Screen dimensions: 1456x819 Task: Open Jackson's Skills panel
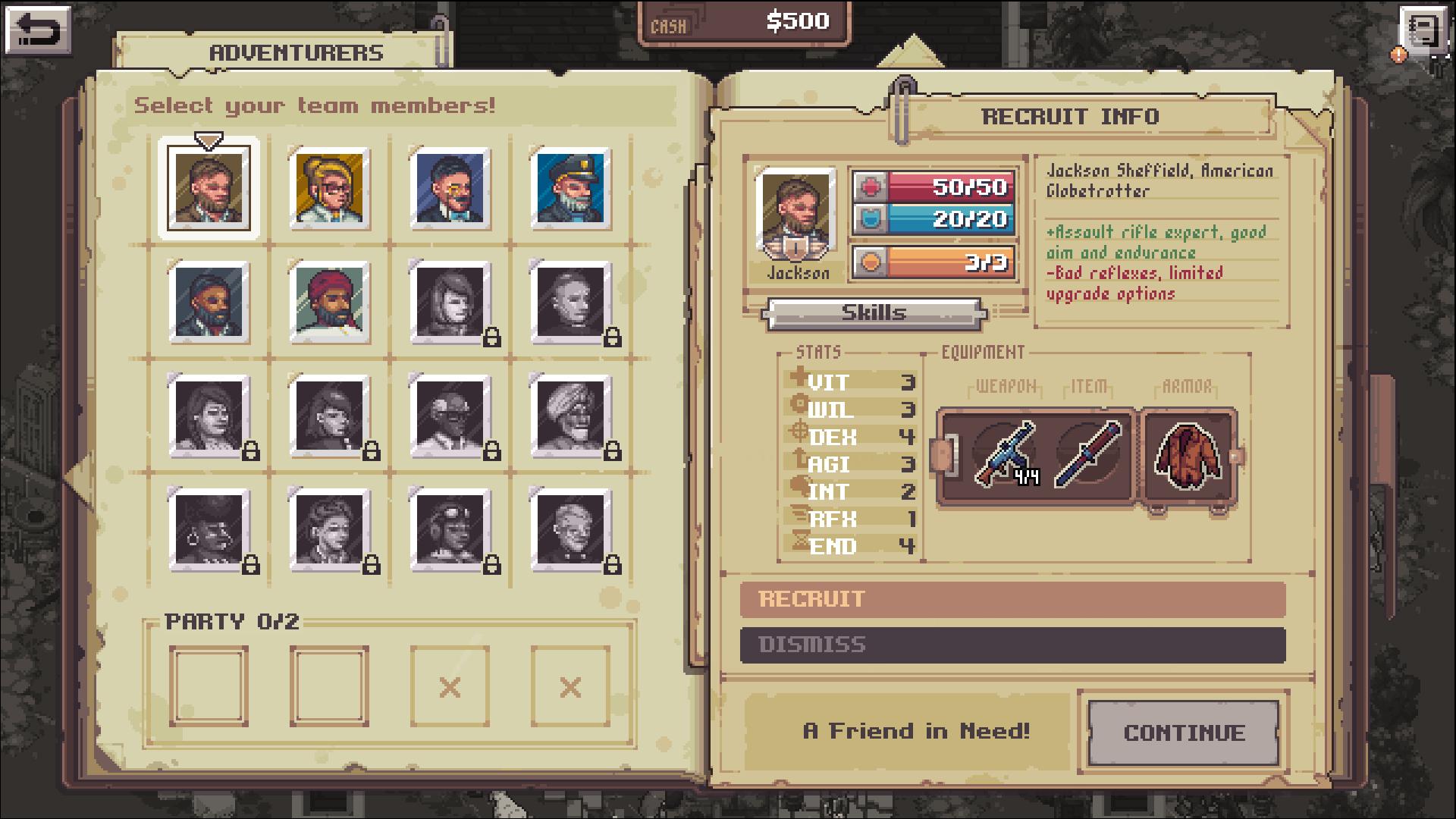(x=874, y=312)
